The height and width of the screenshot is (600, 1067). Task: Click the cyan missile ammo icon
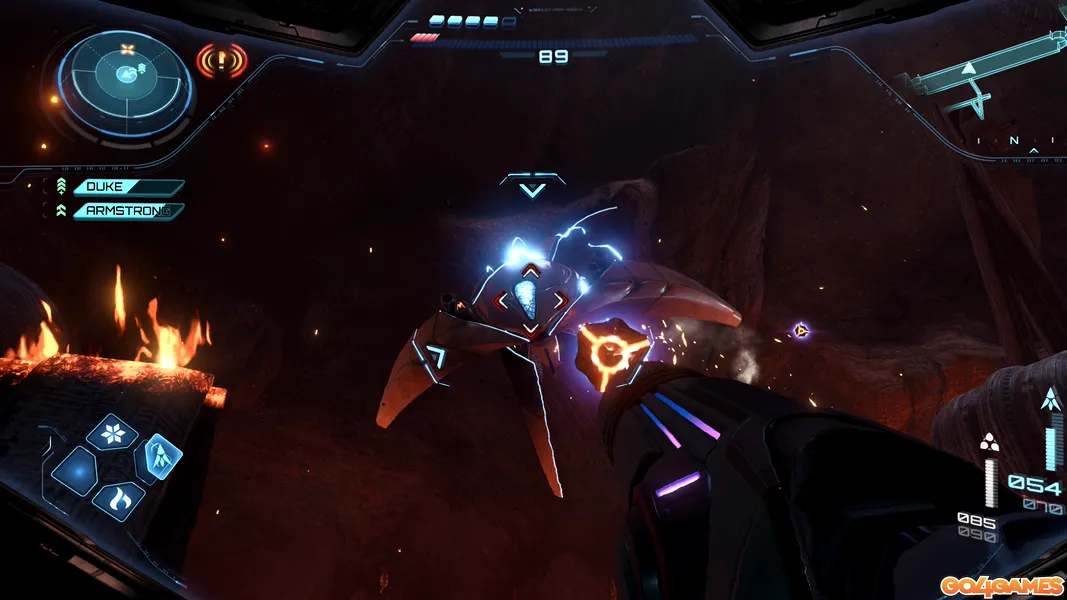[x=1049, y=400]
